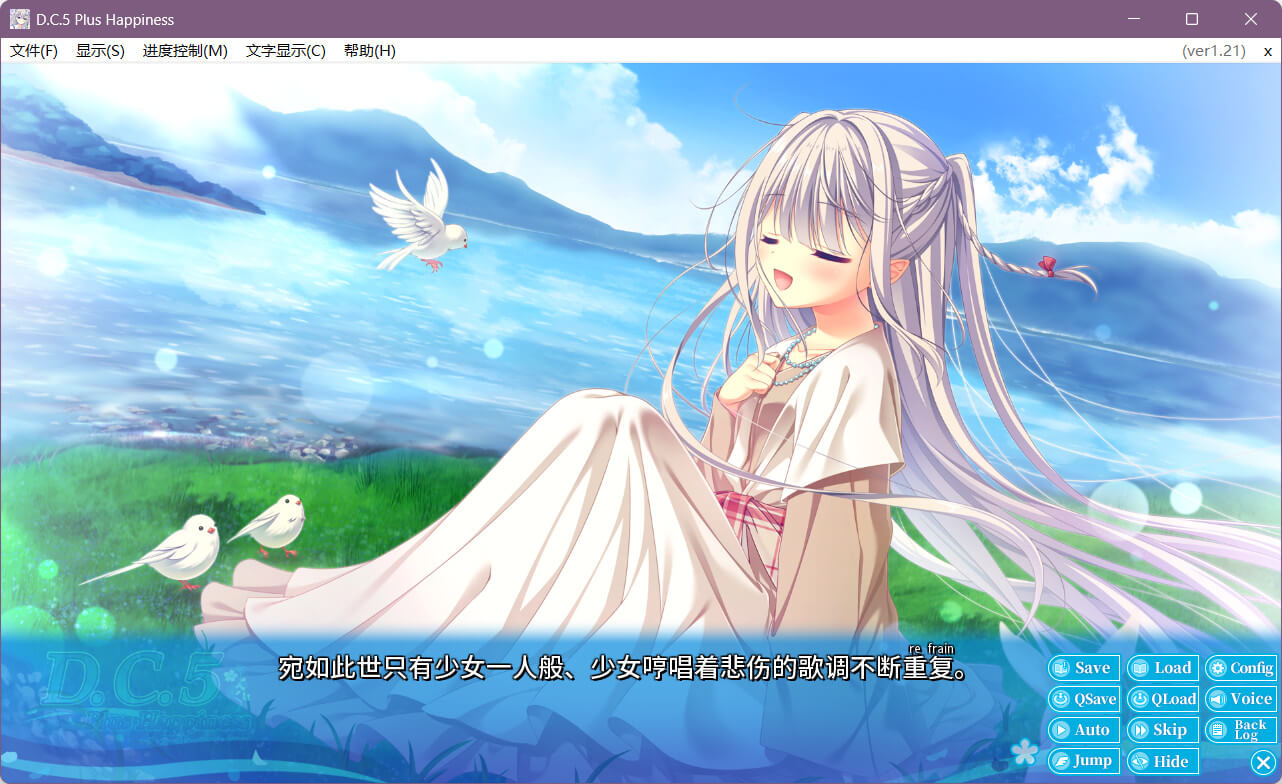1282x784 pixels.
Task: Open the Back Log
Action: [x=1240, y=730]
